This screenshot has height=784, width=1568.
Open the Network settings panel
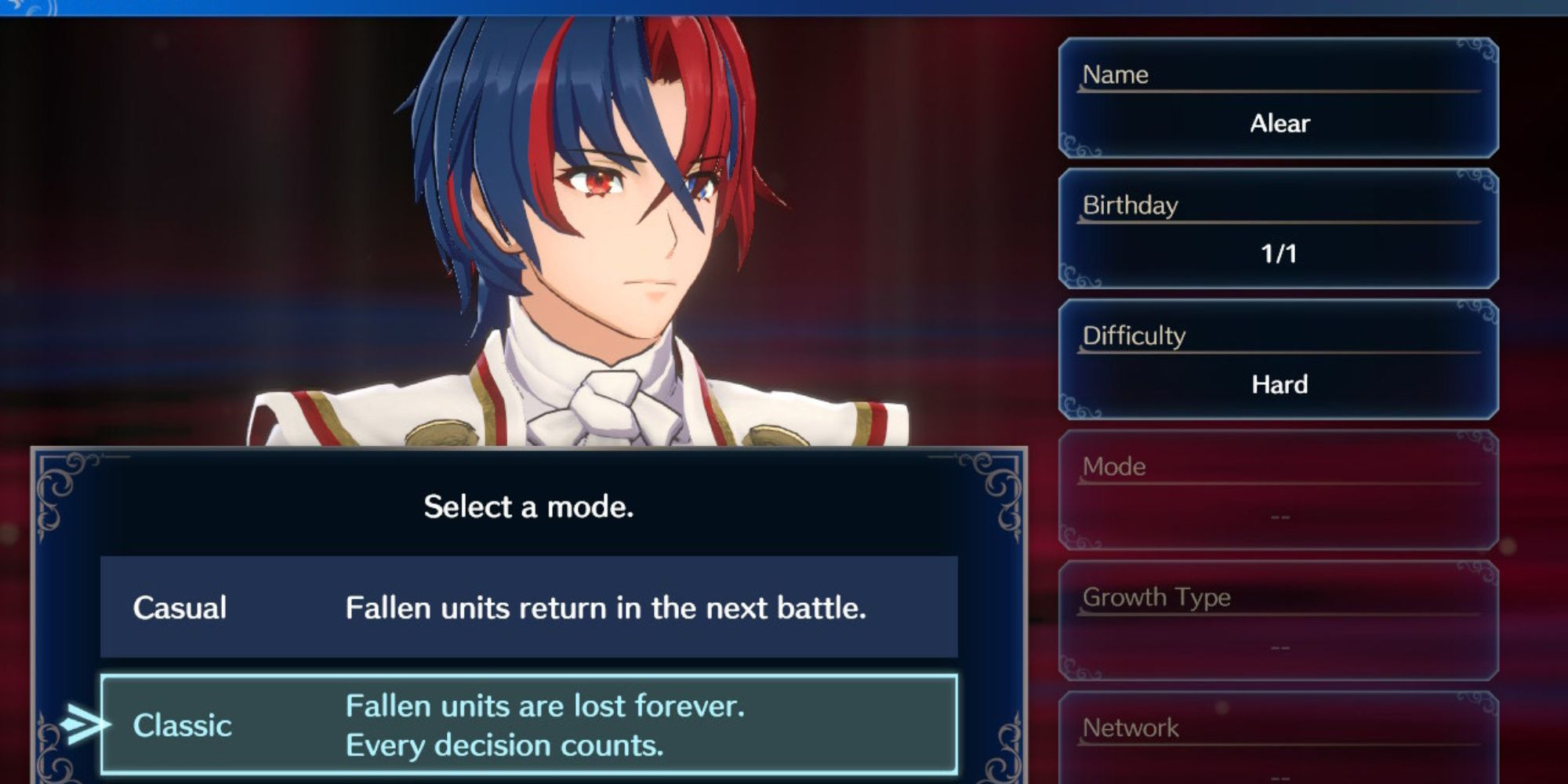(x=1279, y=729)
